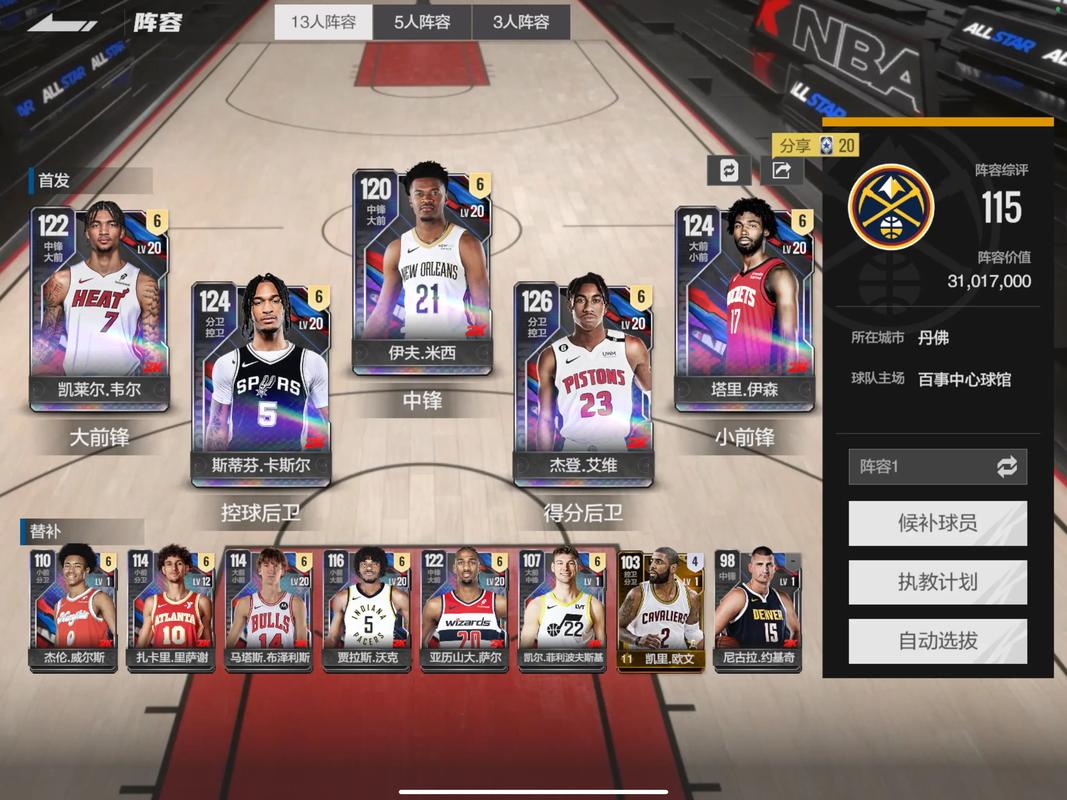
Task: Click the swap arrows icon button
Action: 729,170
